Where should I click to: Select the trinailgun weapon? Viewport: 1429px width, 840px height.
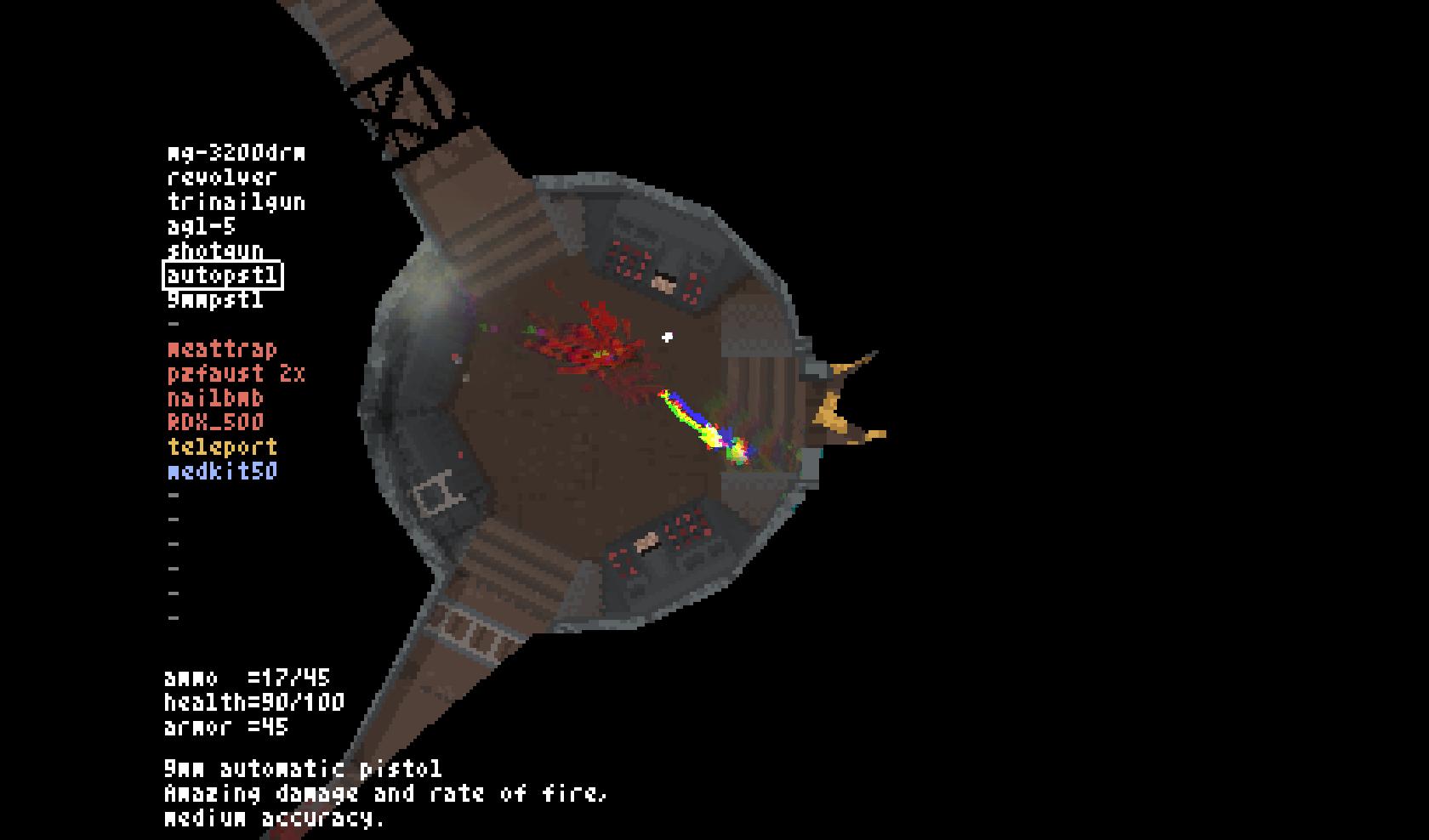[236, 203]
